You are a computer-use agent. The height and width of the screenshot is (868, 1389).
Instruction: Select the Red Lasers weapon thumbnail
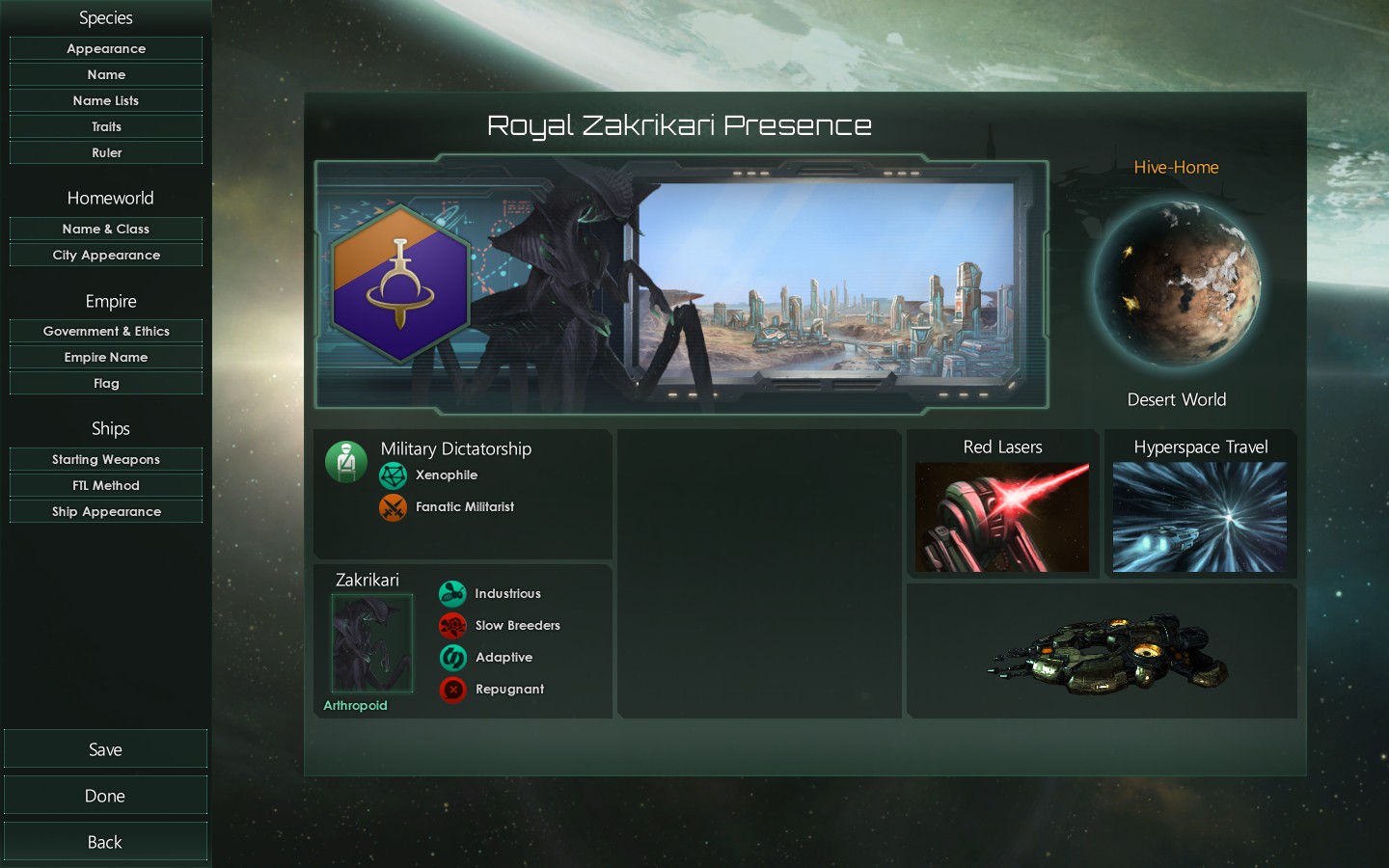click(1002, 517)
